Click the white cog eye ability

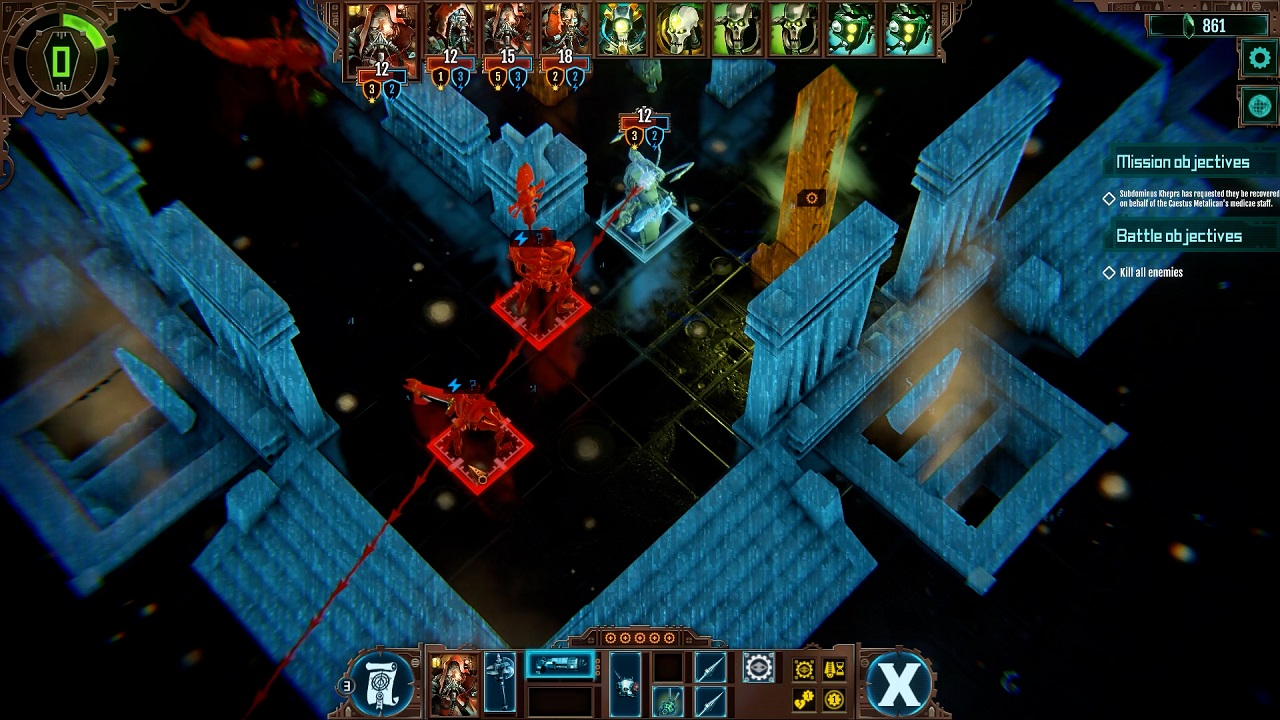pos(758,667)
